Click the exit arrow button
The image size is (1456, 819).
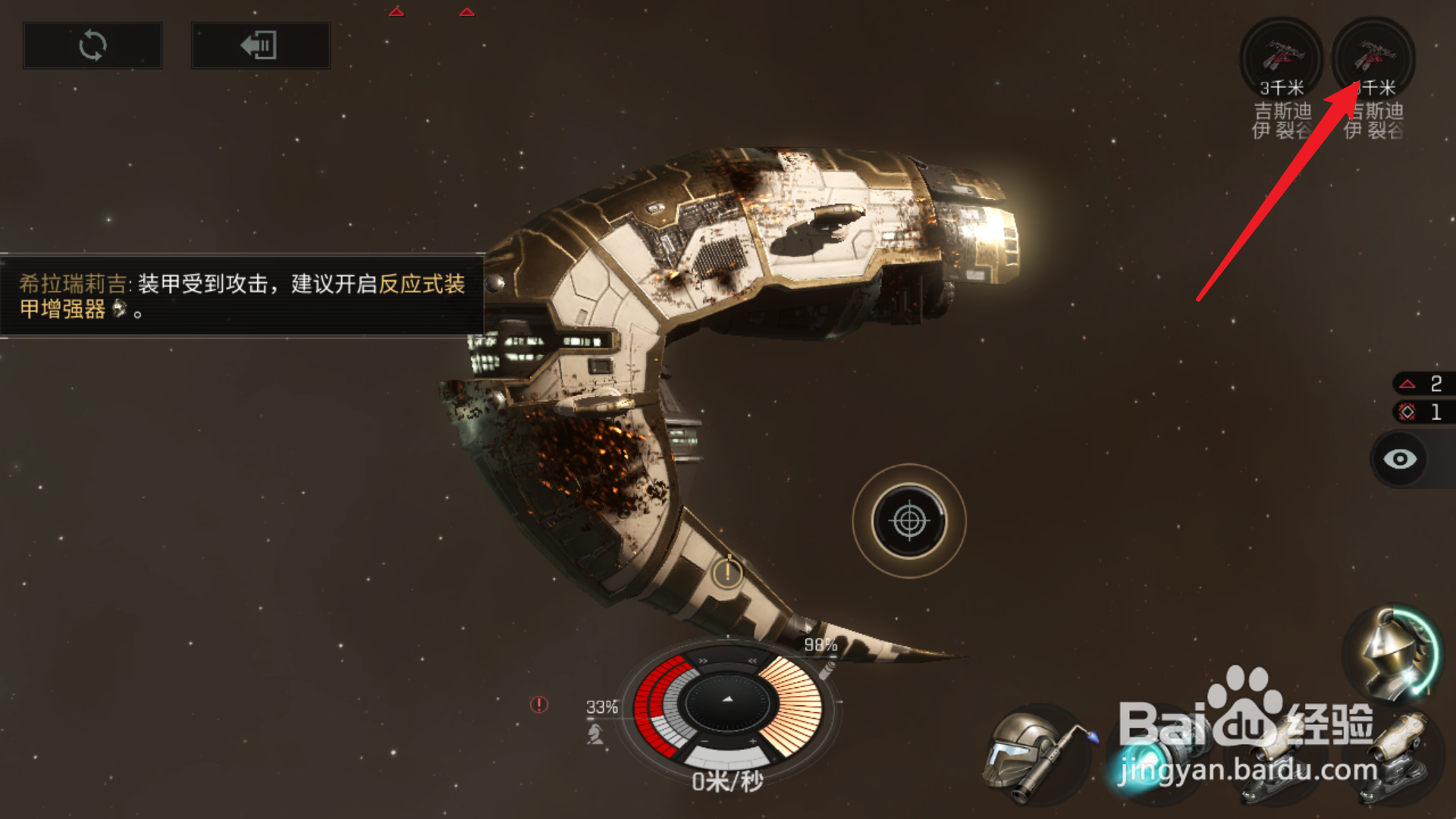click(260, 45)
